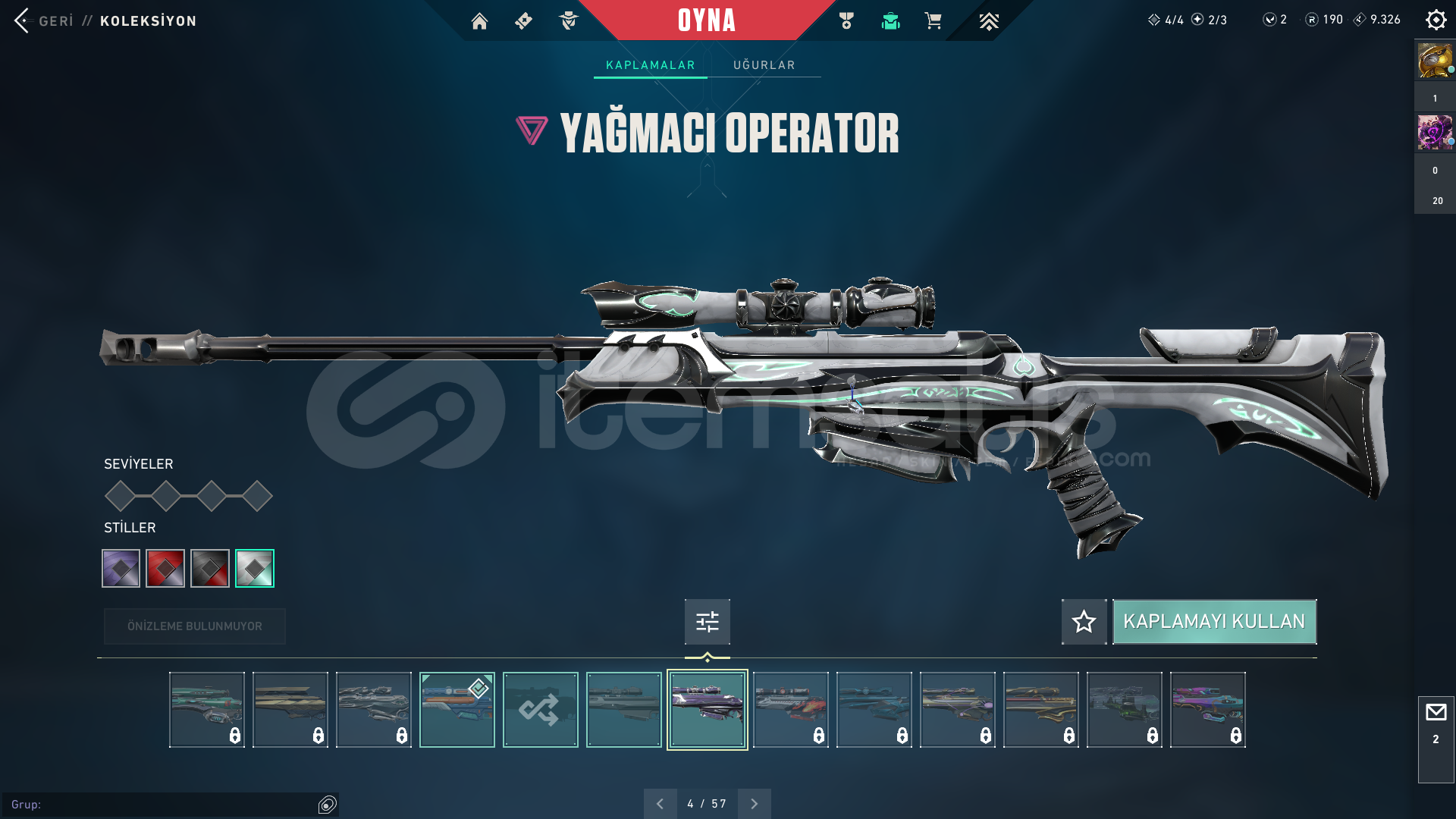
Task: Open the mail envelope notifications
Action: pos(1436,713)
